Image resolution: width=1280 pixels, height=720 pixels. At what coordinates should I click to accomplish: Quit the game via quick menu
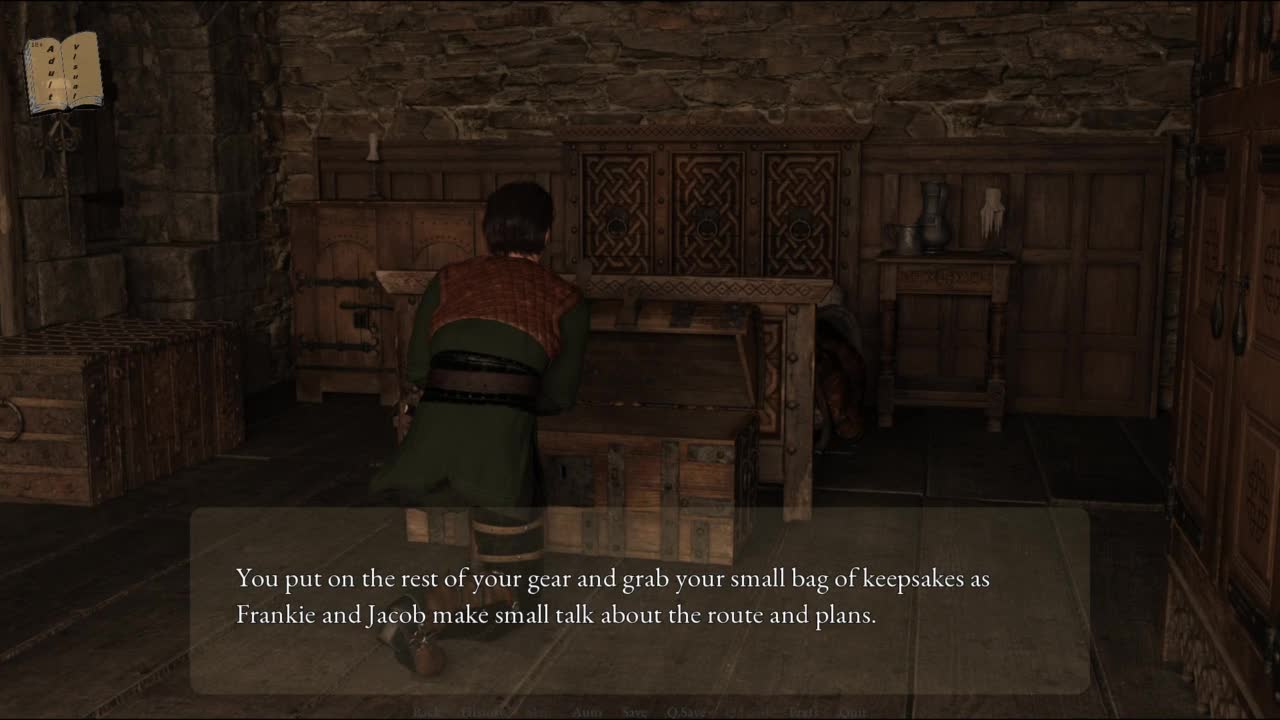pyautogui.click(x=853, y=712)
